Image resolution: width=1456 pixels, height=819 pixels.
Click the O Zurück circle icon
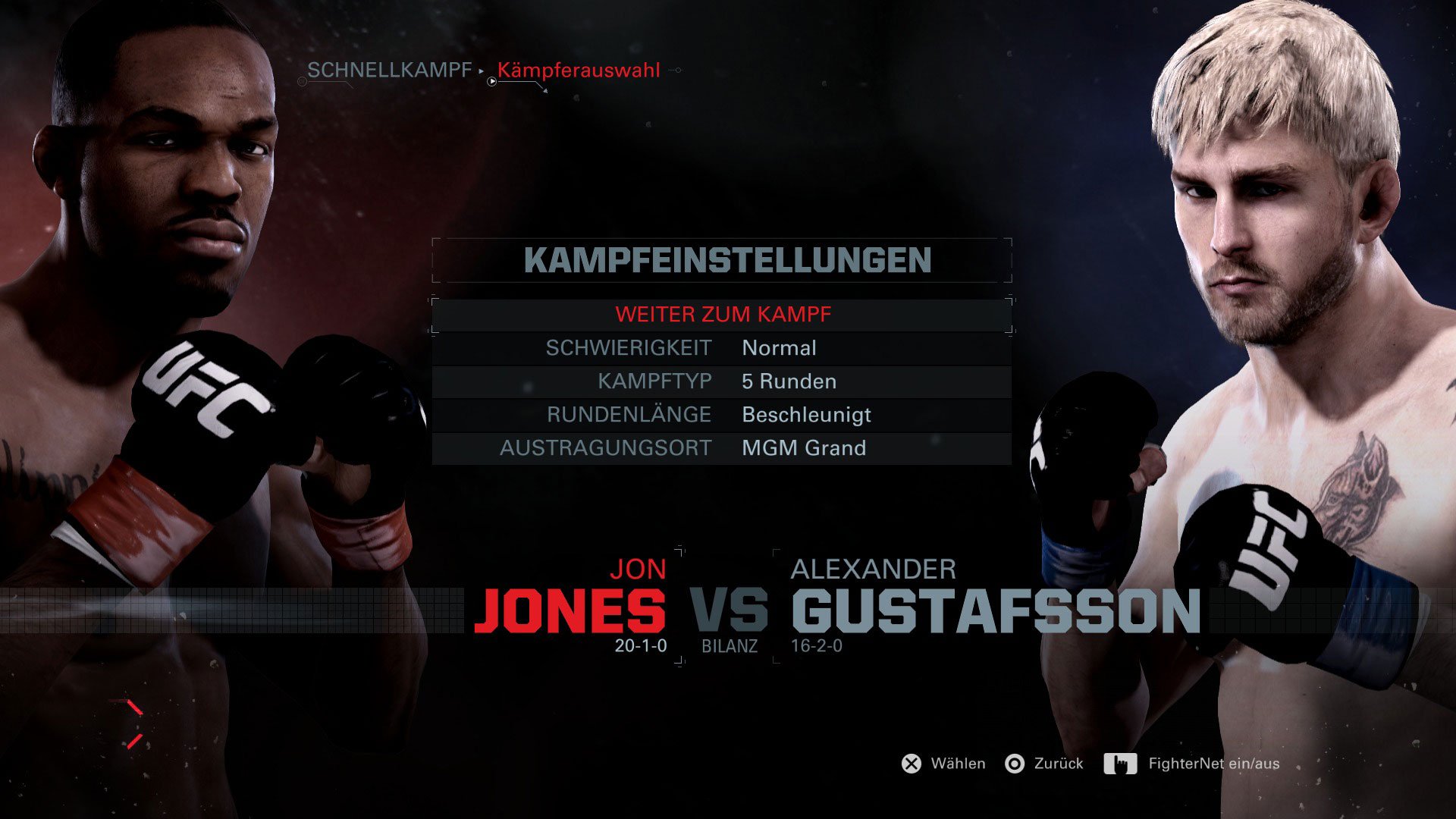pyautogui.click(x=1016, y=764)
